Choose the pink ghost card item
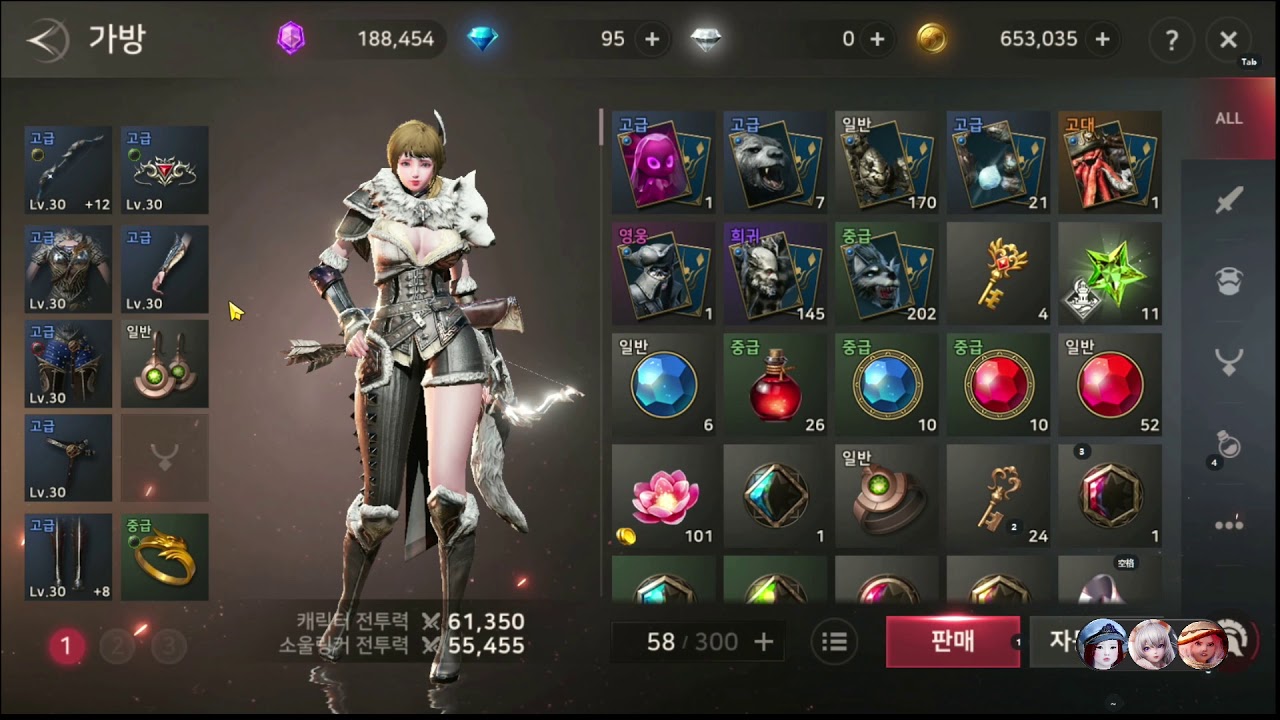Viewport: 1280px width, 720px height. click(663, 162)
